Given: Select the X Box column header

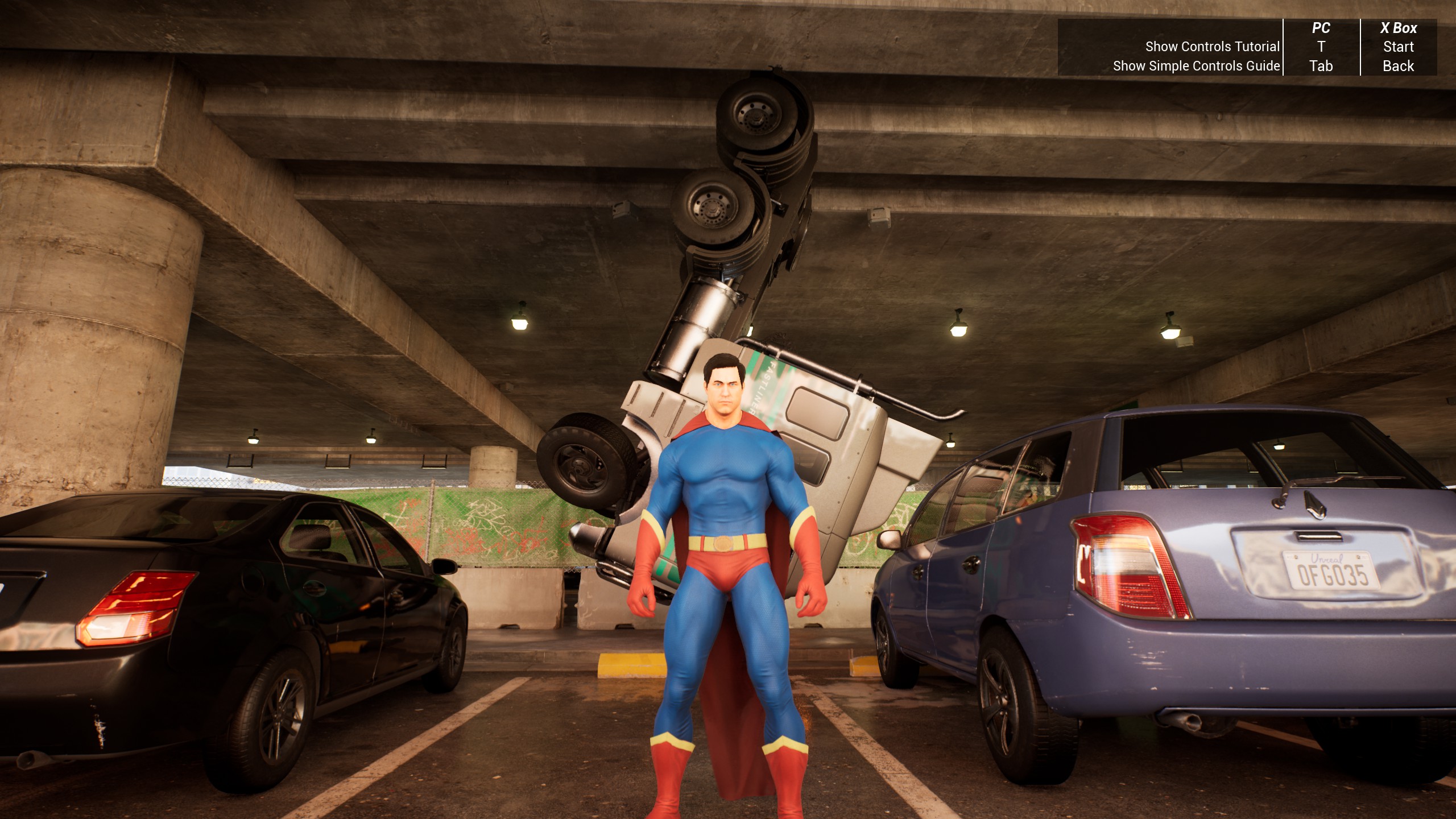Looking at the screenshot, I should [x=1399, y=27].
